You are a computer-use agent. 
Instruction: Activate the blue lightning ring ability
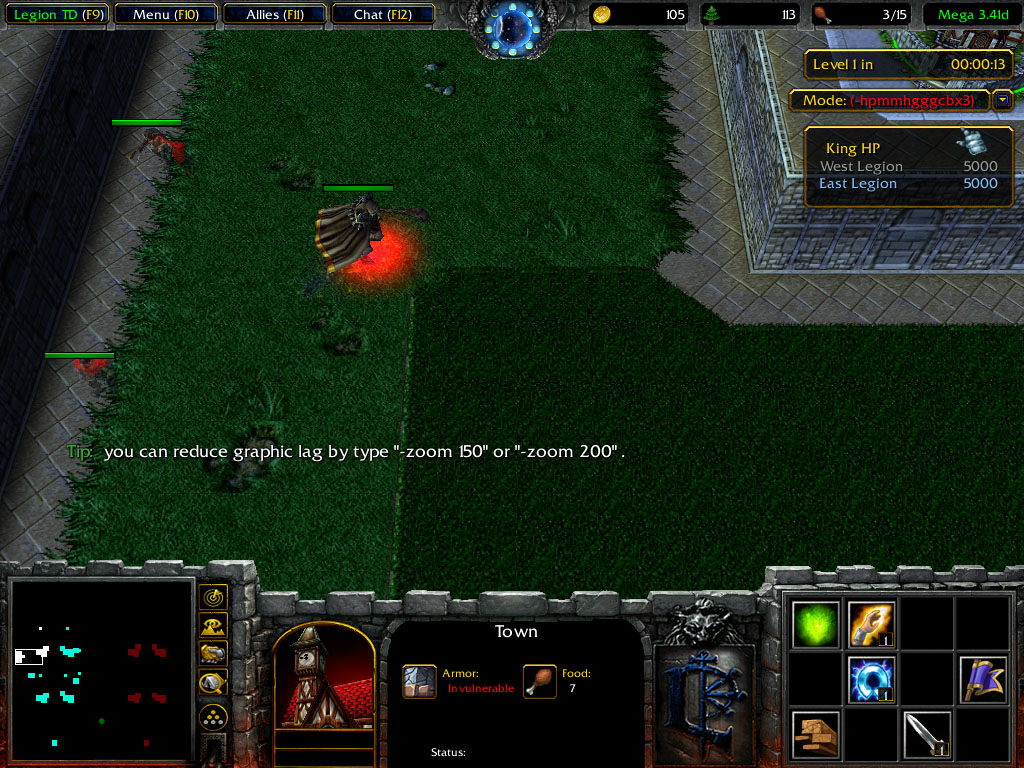(x=871, y=680)
